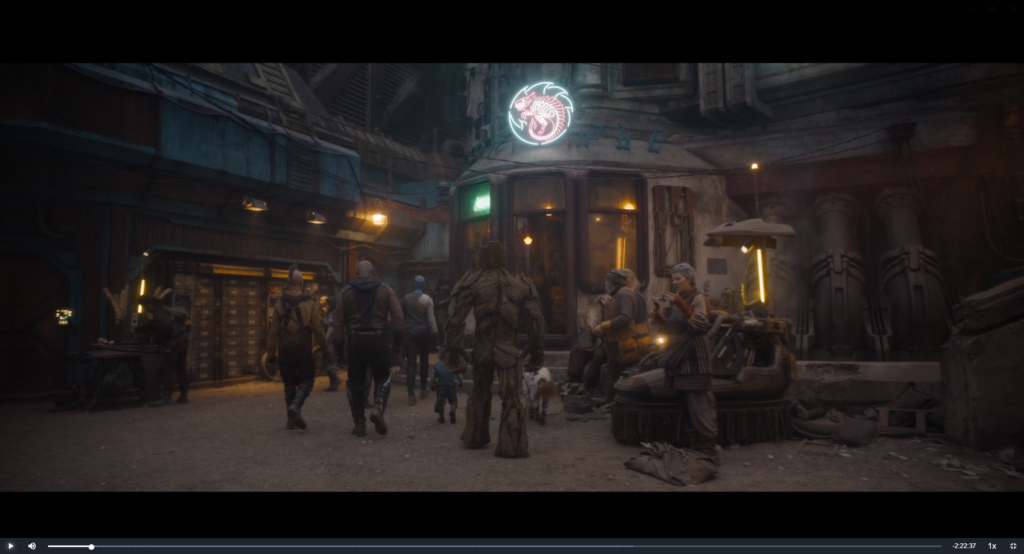
Task: Click the play button in the video player
Action: [x=11, y=546]
